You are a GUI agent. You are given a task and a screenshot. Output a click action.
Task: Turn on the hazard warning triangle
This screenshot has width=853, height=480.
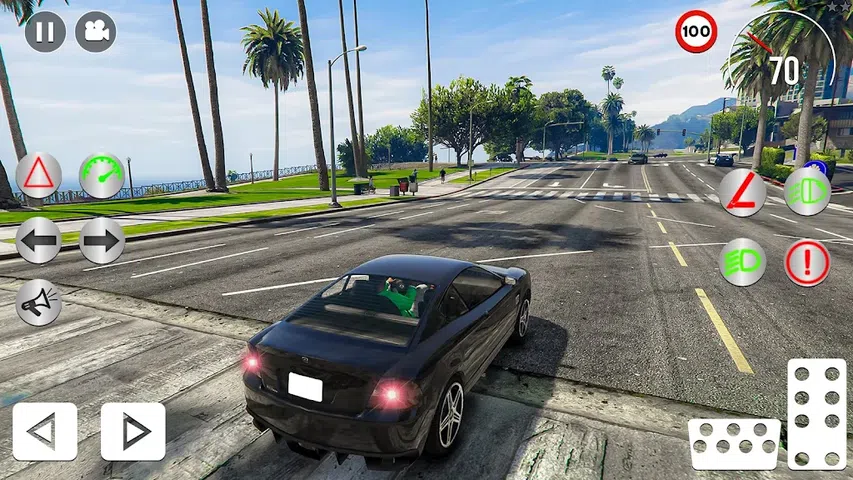(39, 176)
